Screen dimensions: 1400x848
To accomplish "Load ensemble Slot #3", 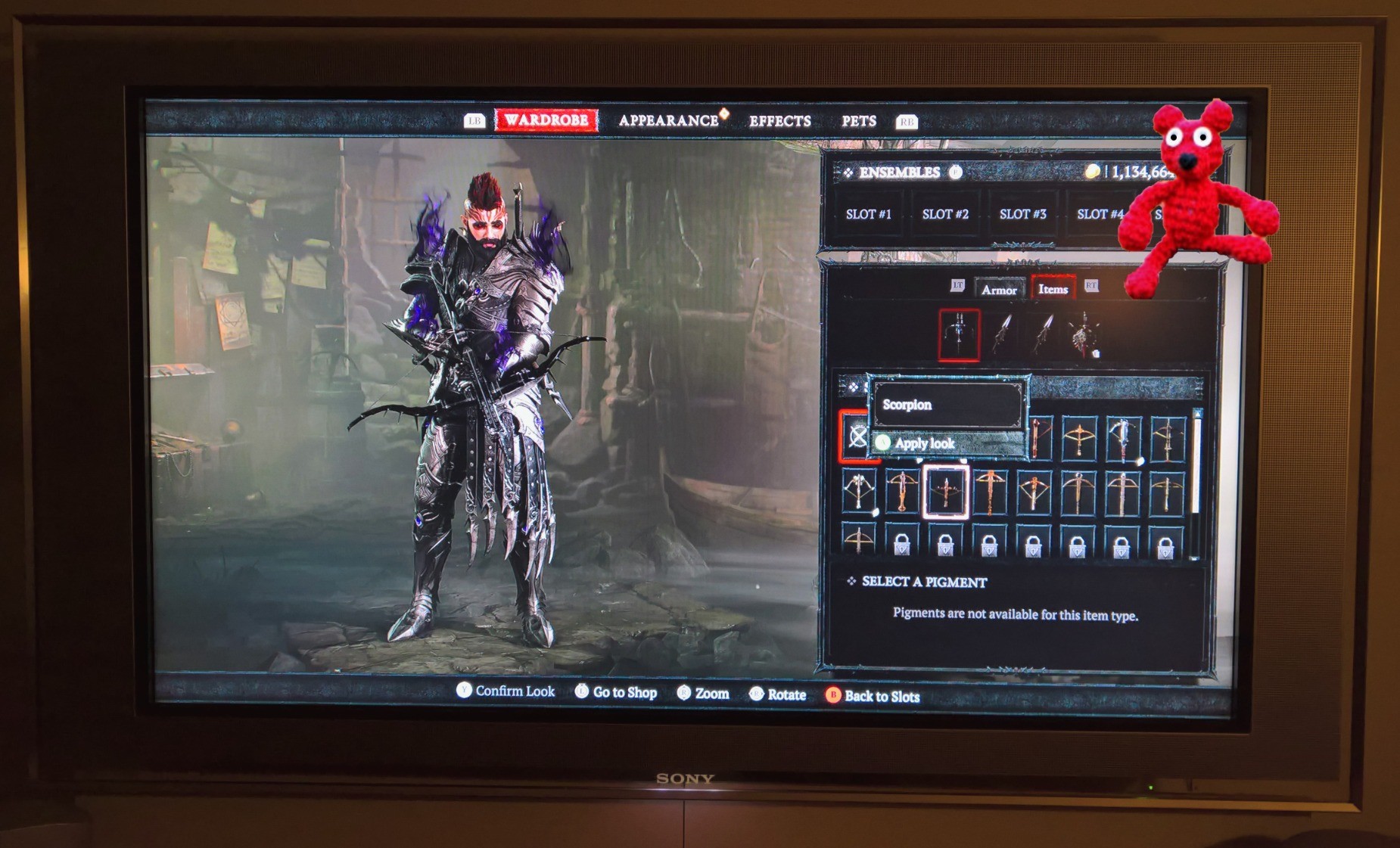I will (x=1022, y=214).
